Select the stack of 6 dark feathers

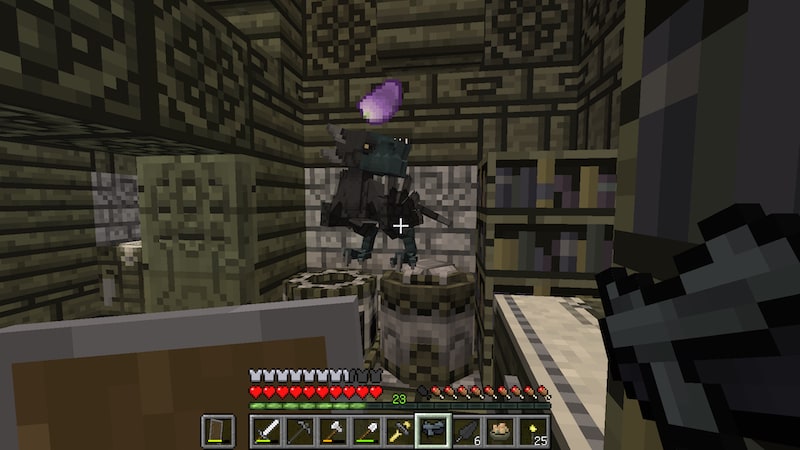[x=465, y=432]
